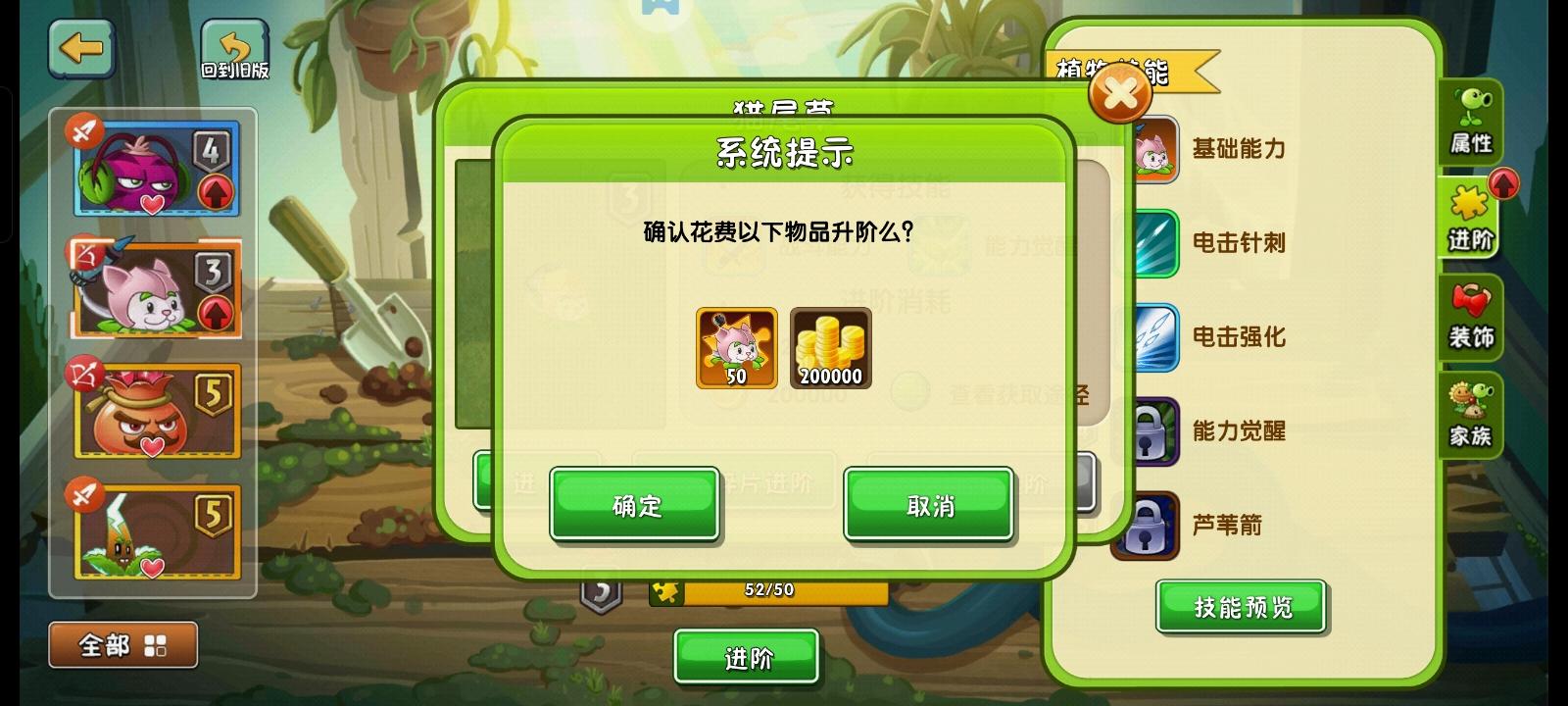Click the gold coins icon showing 200000
The image size is (1568, 706).
click(x=831, y=347)
